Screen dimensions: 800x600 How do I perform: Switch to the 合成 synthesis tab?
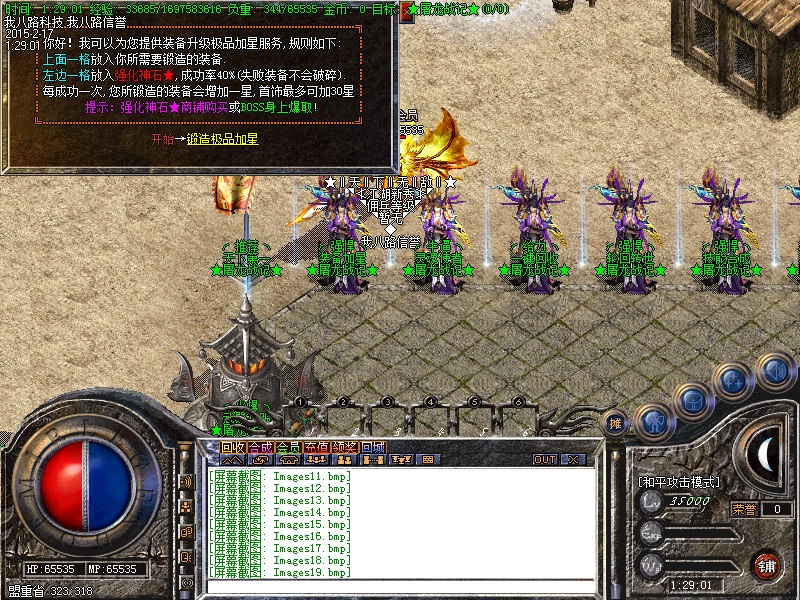[x=260, y=447]
